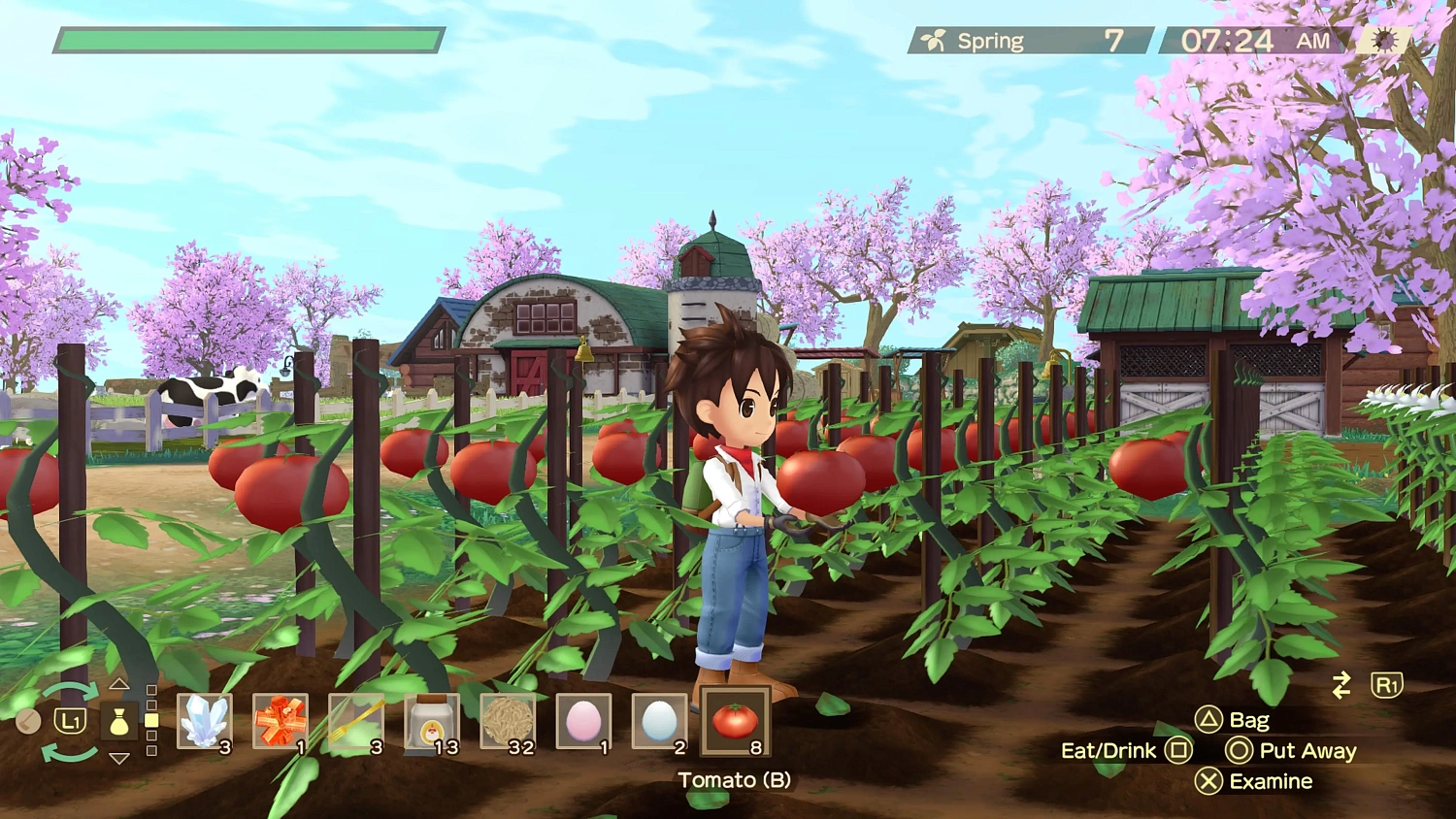Click the highlighted square in the row indicator
This screenshot has width=1456, height=819.
click(151, 720)
